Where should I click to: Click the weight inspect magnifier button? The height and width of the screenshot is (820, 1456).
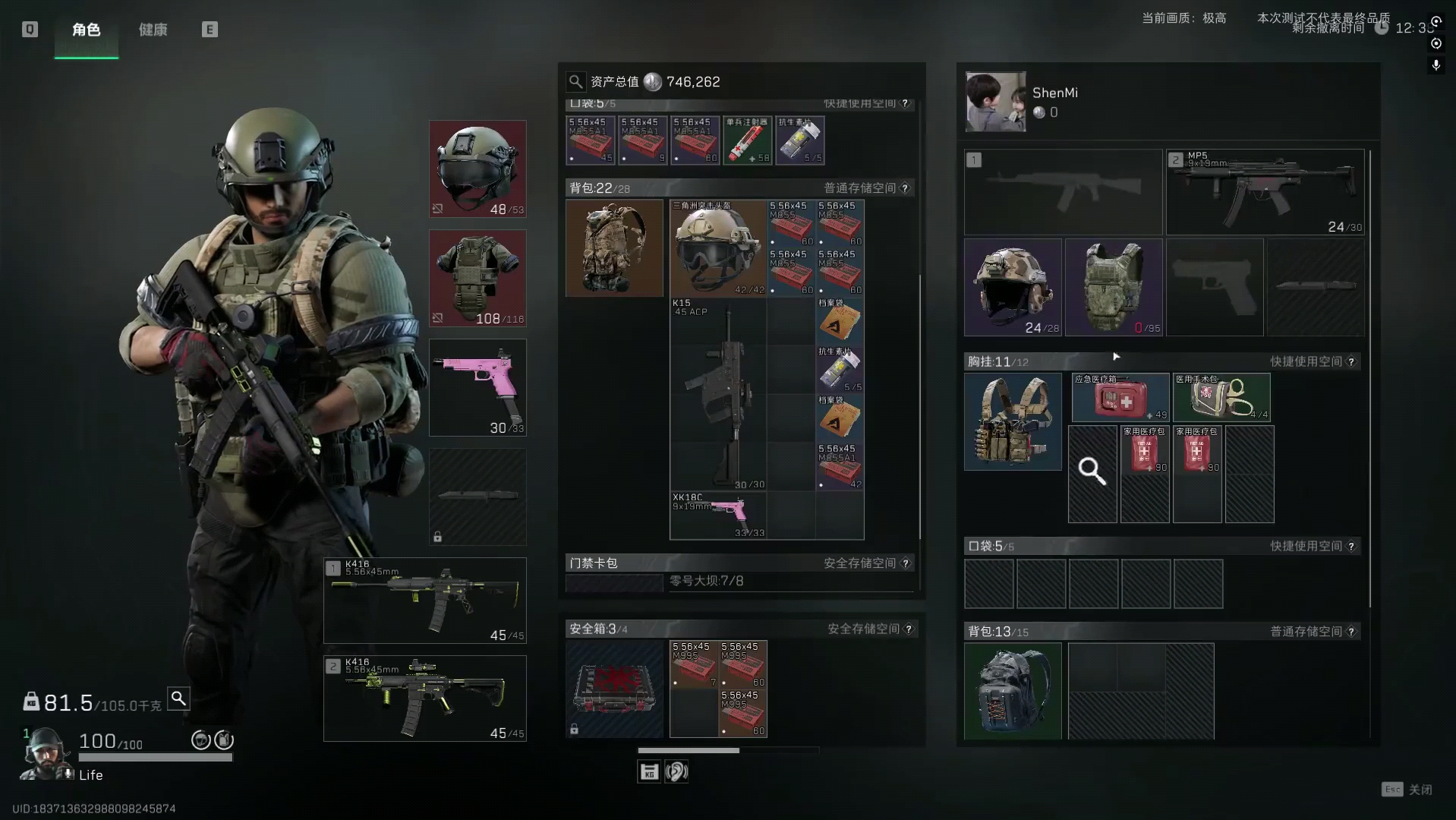click(x=178, y=698)
